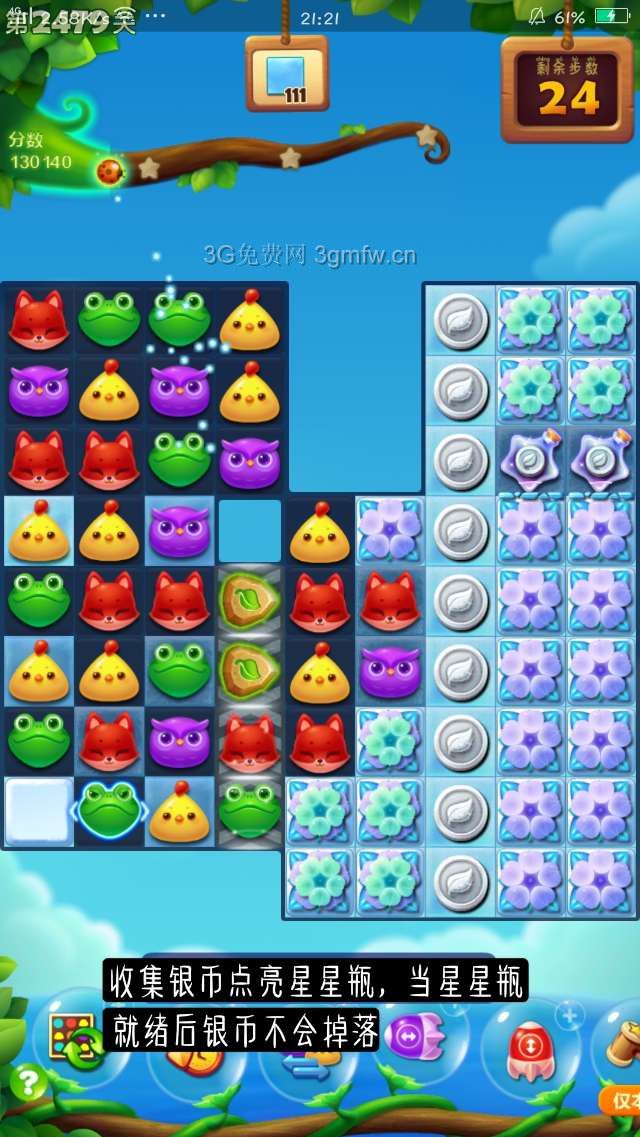
Task: Select the purple horizontal rocket booster
Action: 414,1036
